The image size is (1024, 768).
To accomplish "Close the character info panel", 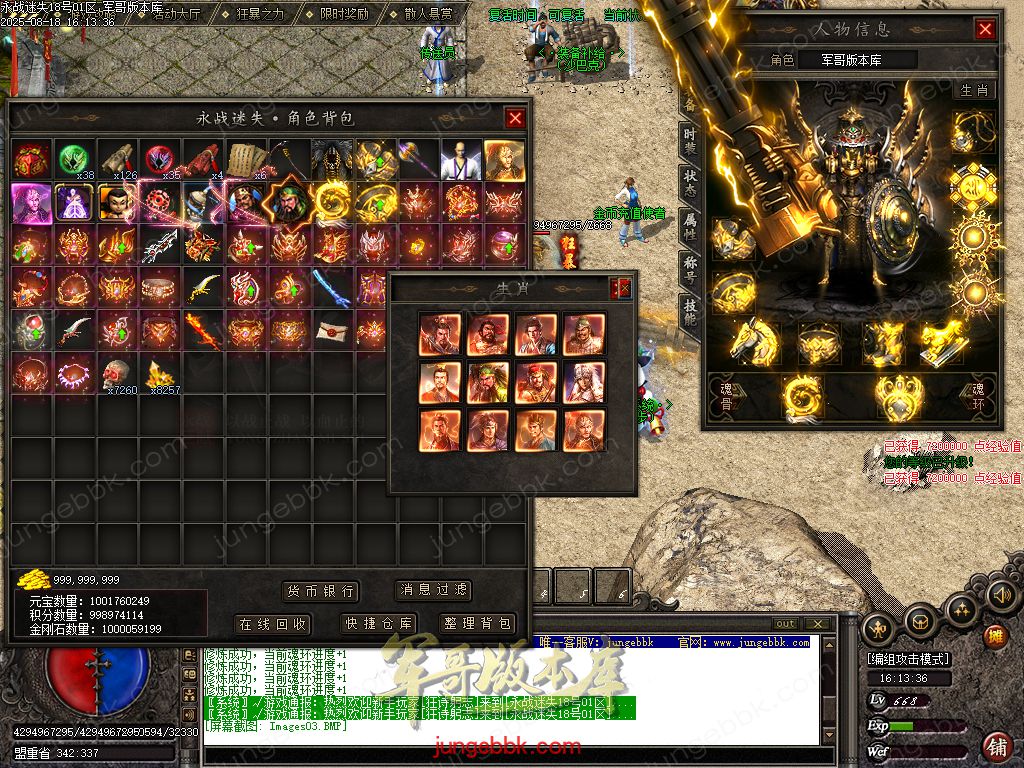I will coord(985,29).
